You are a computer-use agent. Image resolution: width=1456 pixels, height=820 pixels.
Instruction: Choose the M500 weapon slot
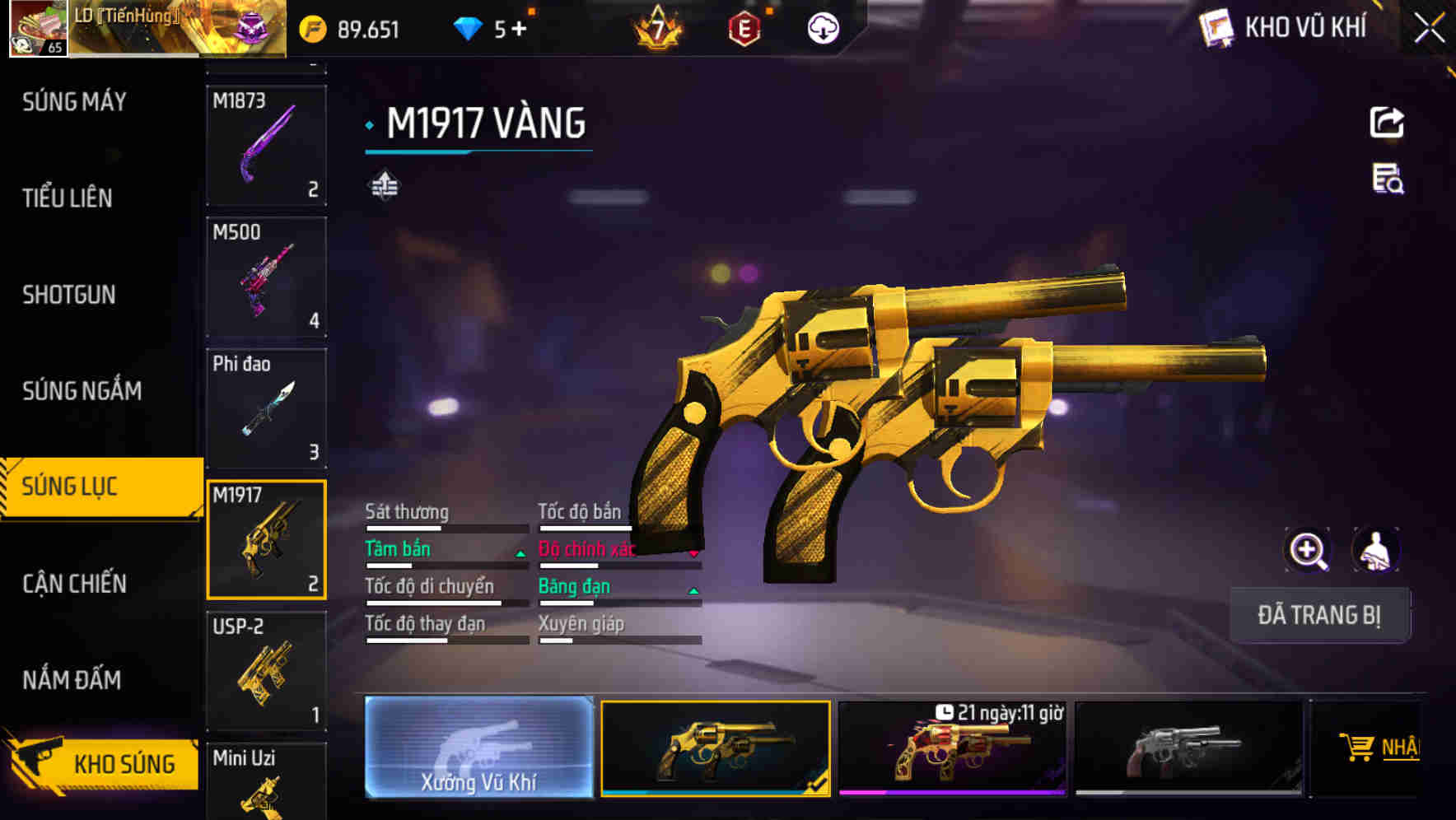tap(266, 277)
